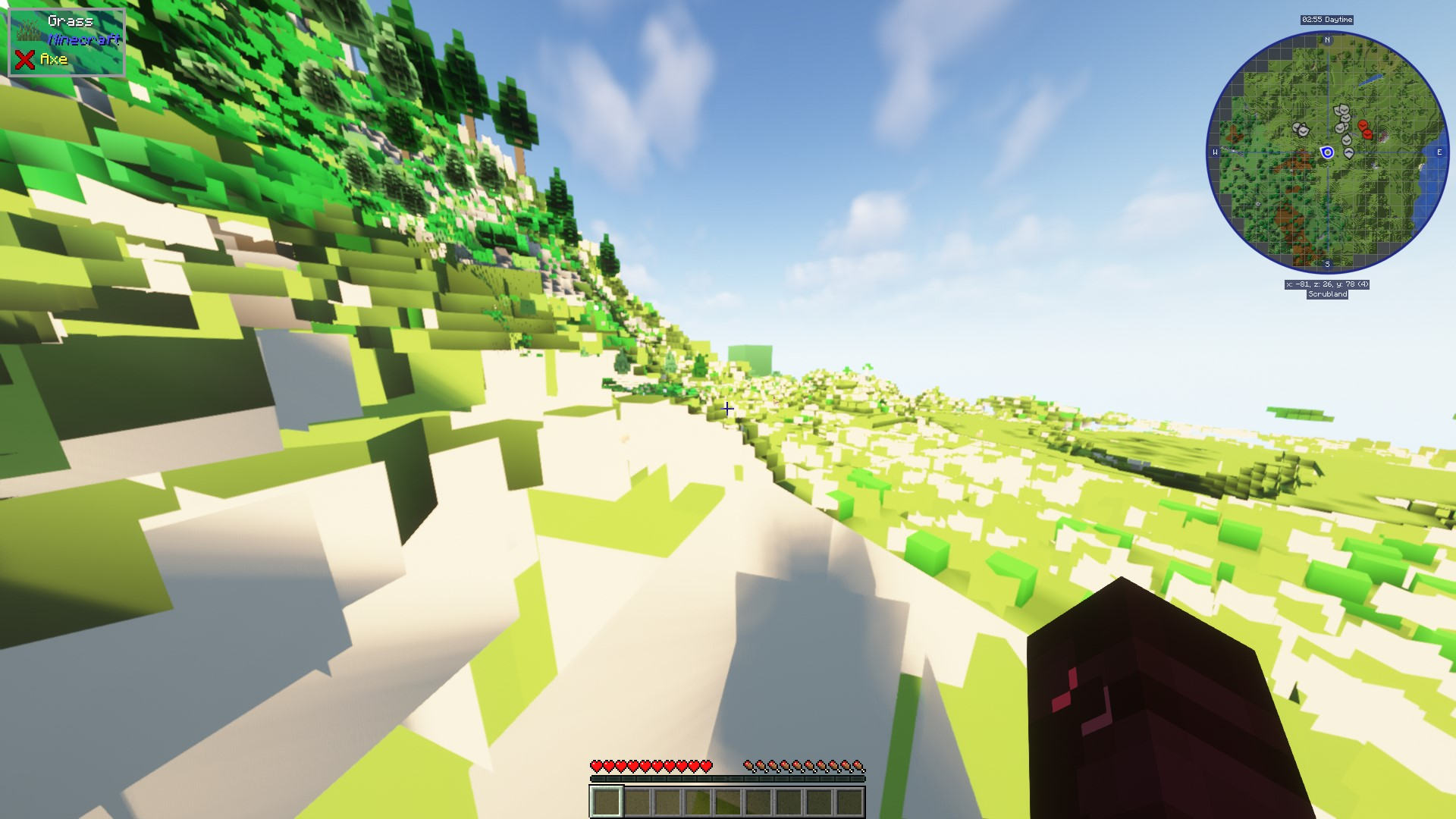Click the S compass marker on minimap

coord(1327,264)
